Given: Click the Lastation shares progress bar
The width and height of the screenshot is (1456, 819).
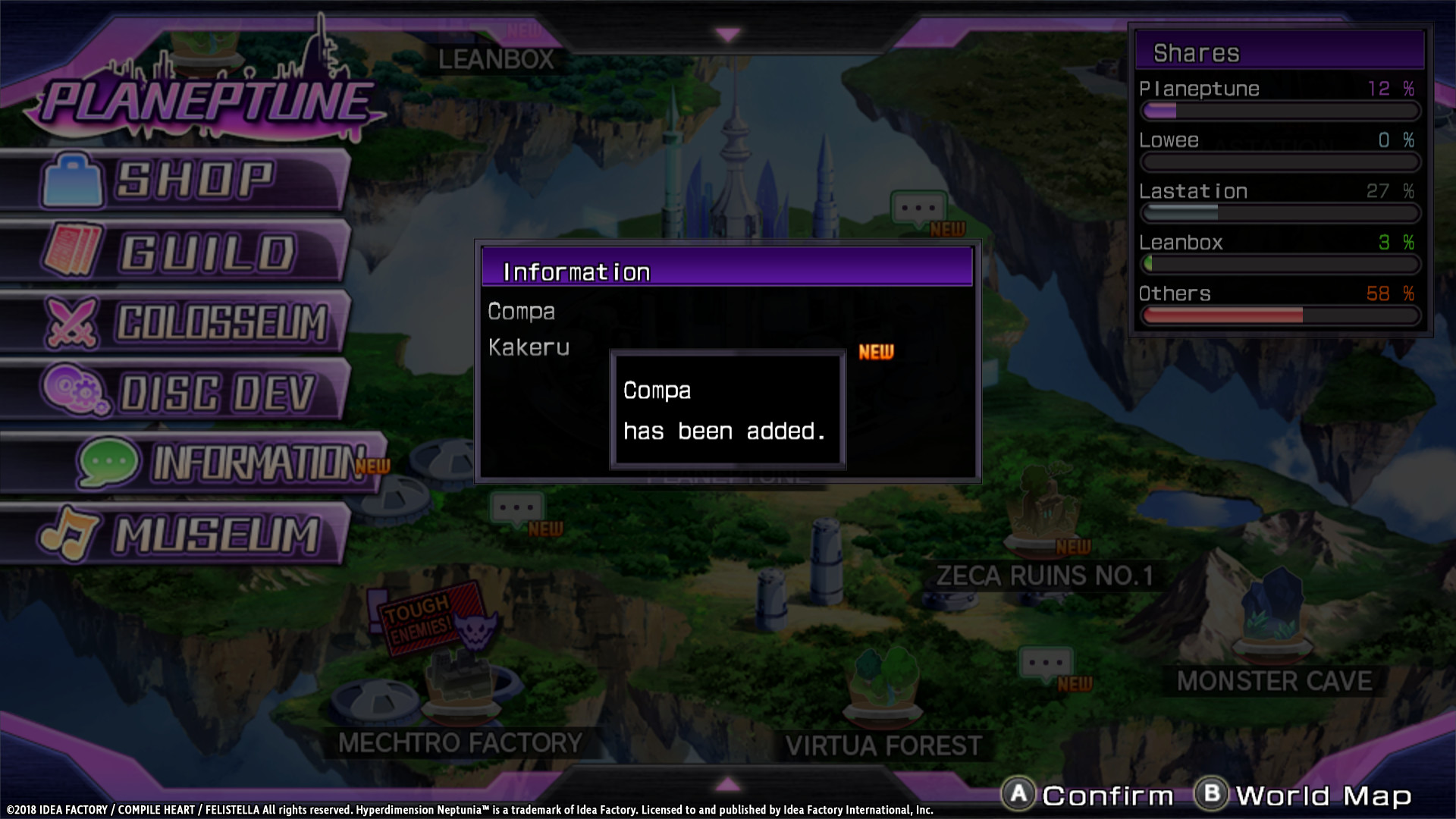Looking at the screenshot, I should click(x=1280, y=213).
